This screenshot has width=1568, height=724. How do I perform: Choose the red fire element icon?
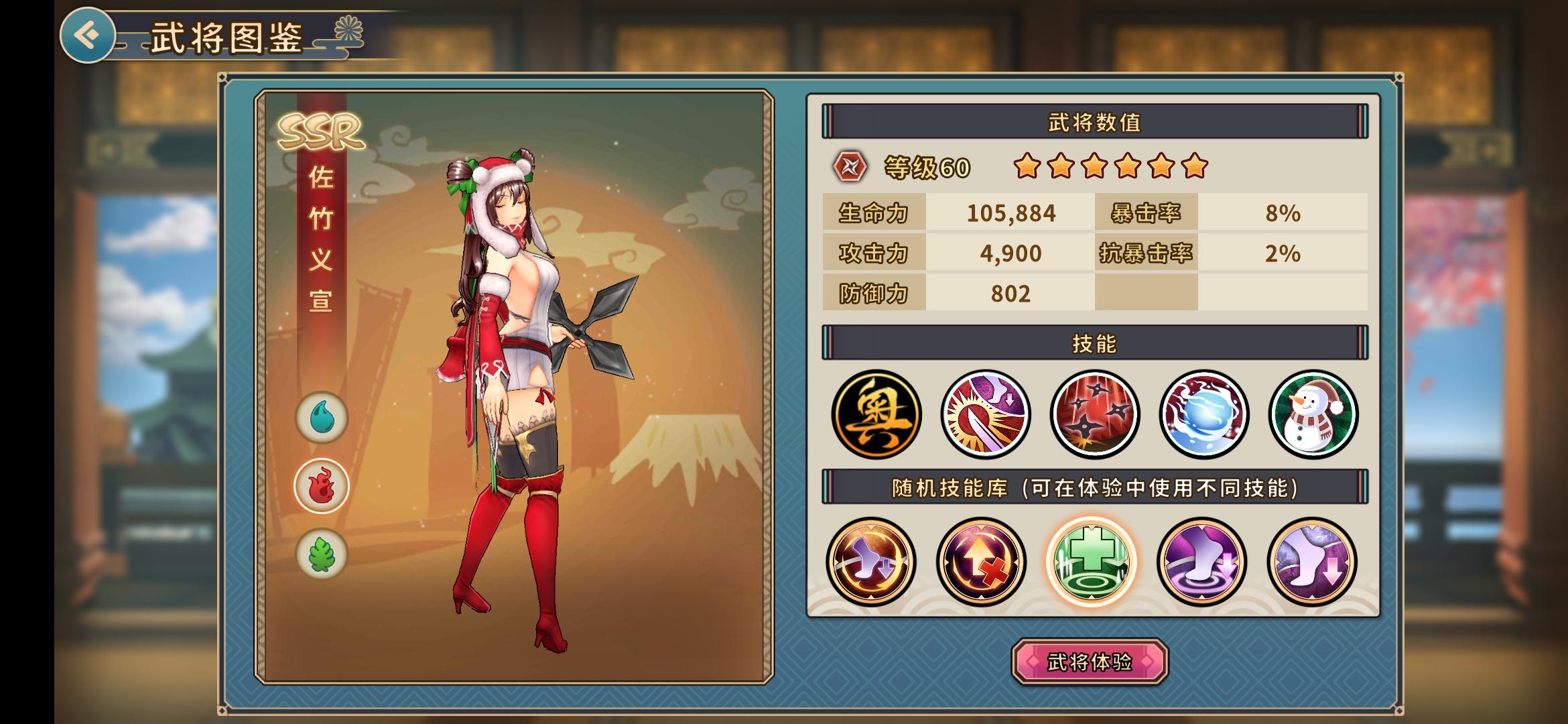(x=322, y=486)
